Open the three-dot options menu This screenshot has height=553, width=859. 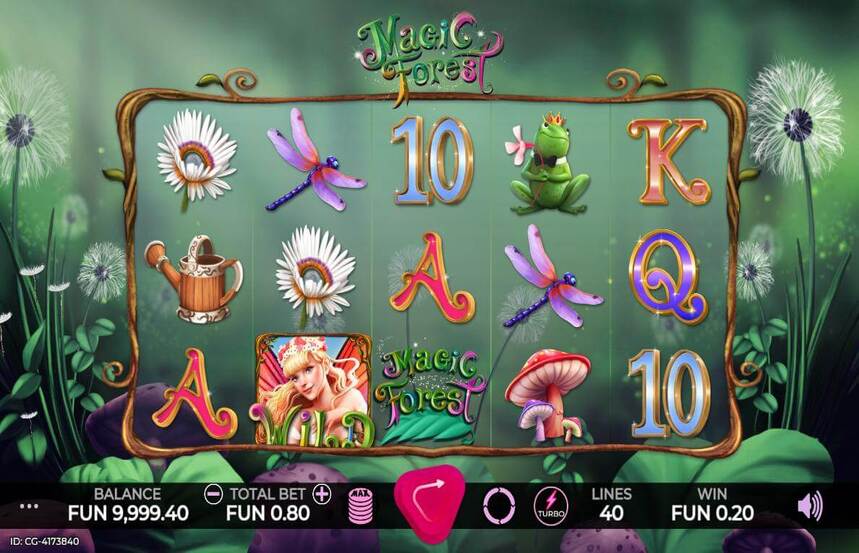click(x=28, y=506)
